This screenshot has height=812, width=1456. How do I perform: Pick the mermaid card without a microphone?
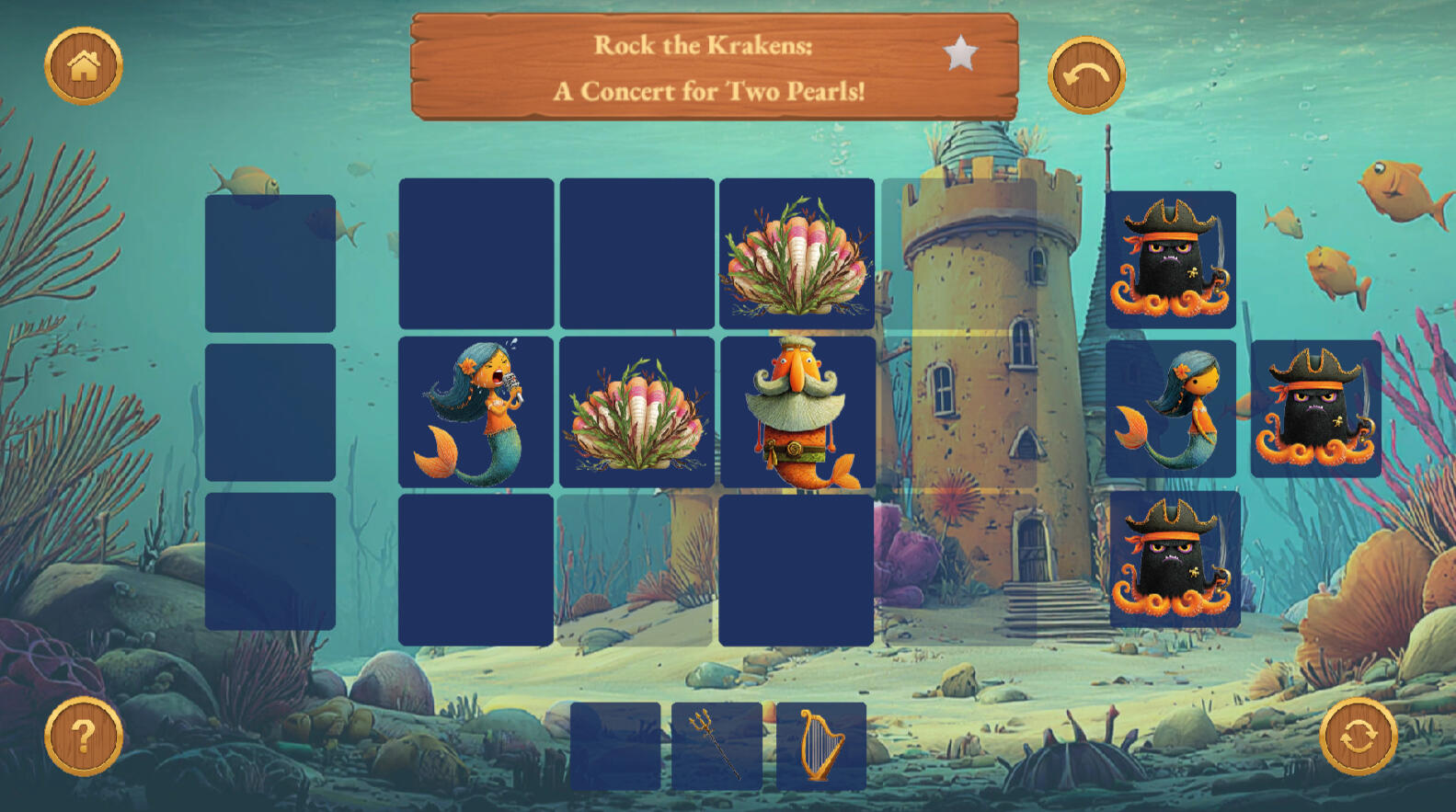[1170, 408]
